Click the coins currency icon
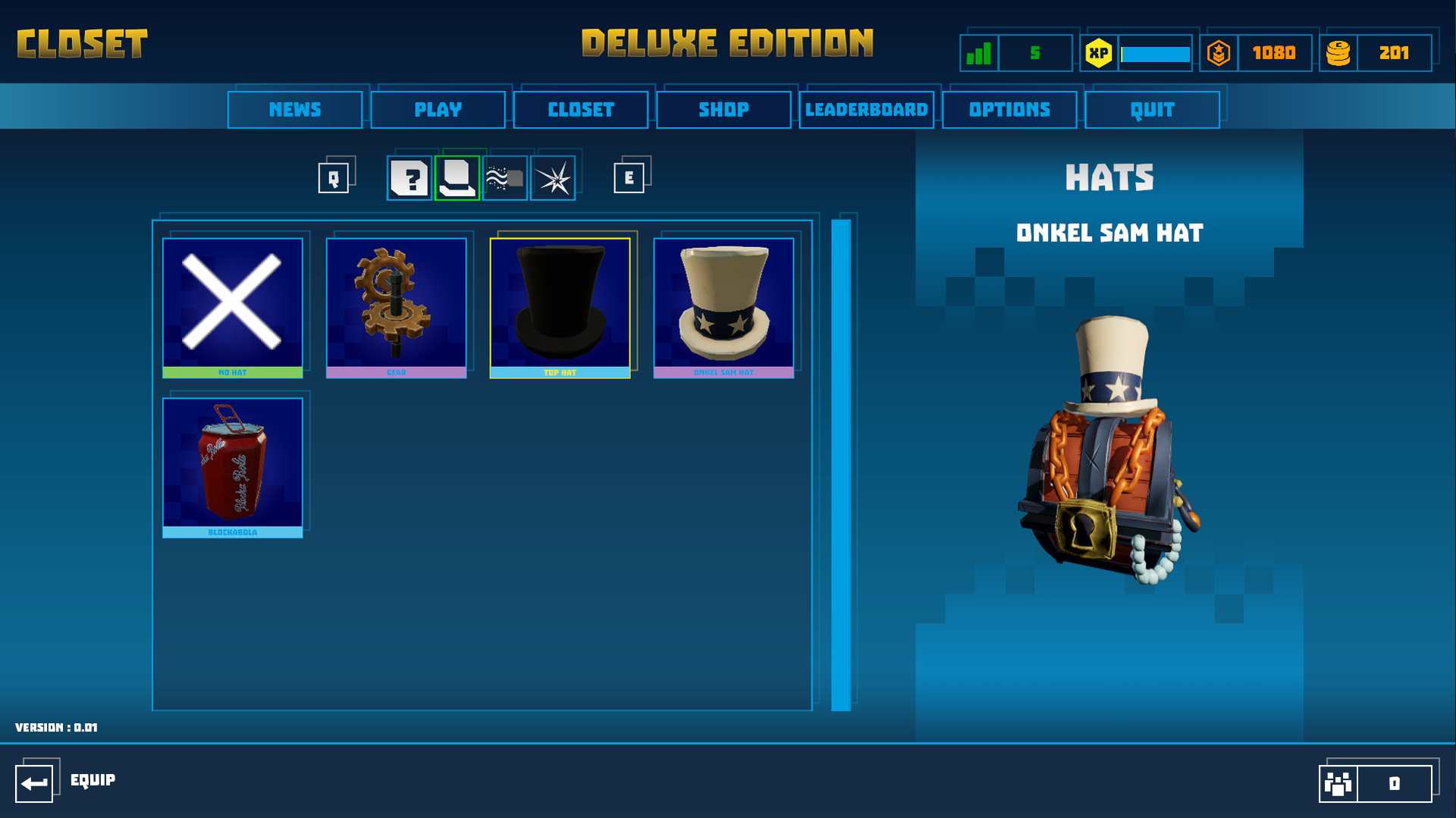 (1339, 52)
